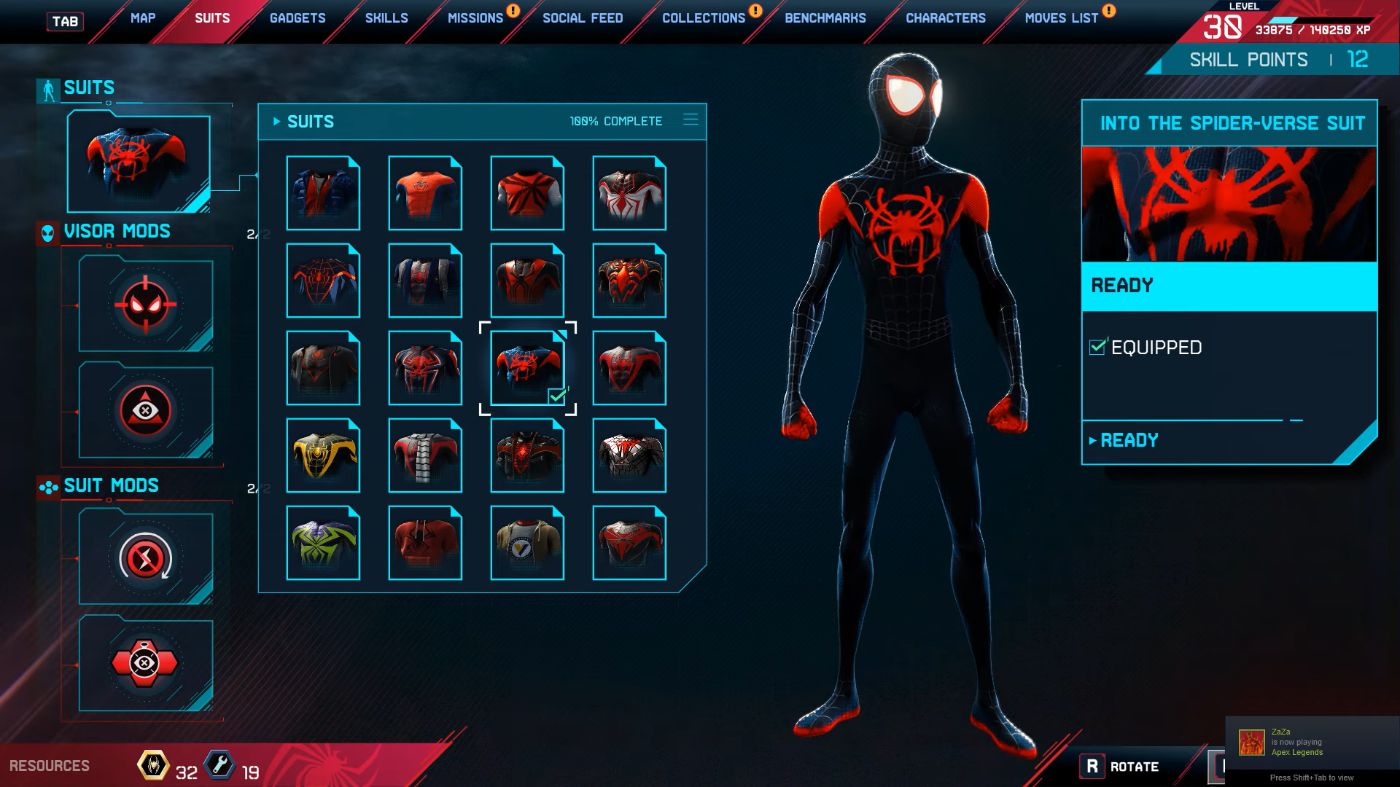1400x787 pixels.
Task: Select the green and purple suit thumbnail
Action: (x=323, y=543)
